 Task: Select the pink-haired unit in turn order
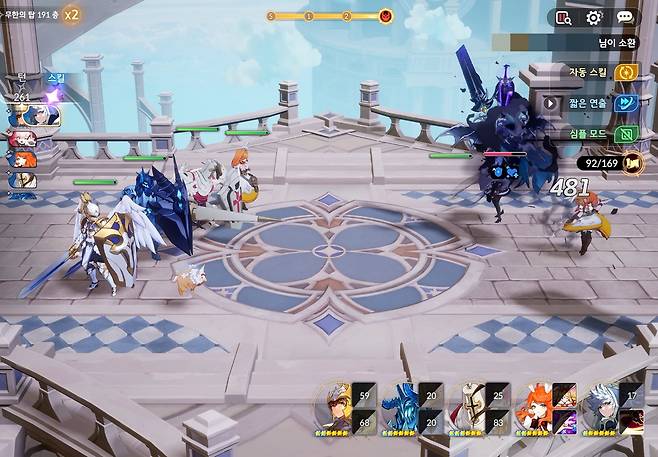22,139
